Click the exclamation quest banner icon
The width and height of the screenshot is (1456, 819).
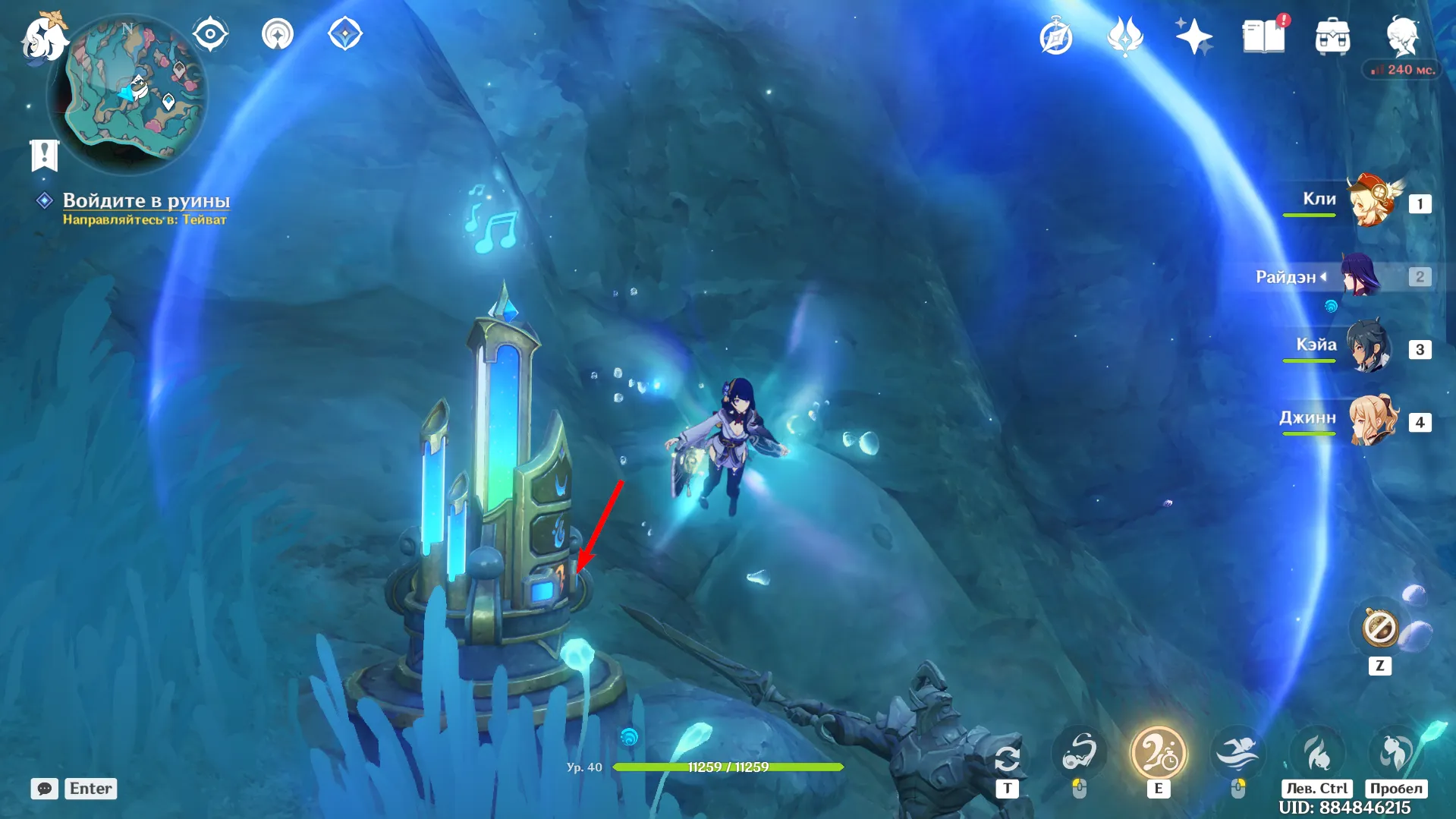pyautogui.click(x=44, y=156)
